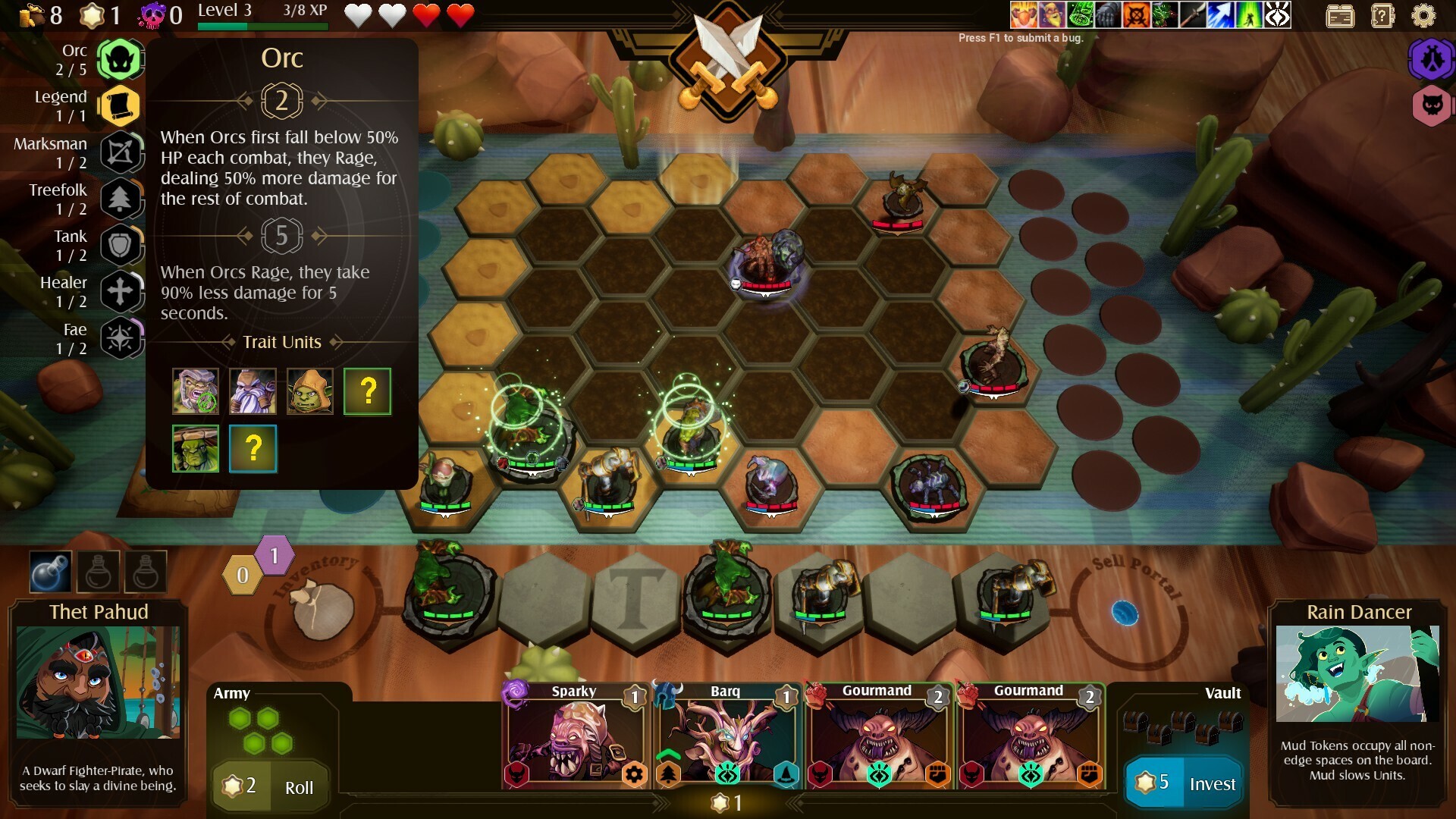This screenshot has height=819, width=1456.
Task: Click the Fae trait icon
Action: click(120, 339)
